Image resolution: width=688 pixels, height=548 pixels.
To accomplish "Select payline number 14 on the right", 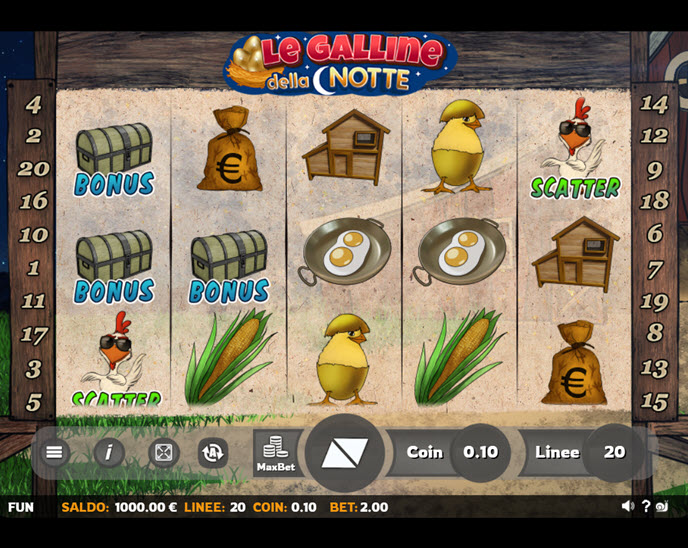I will tap(654, 103).
